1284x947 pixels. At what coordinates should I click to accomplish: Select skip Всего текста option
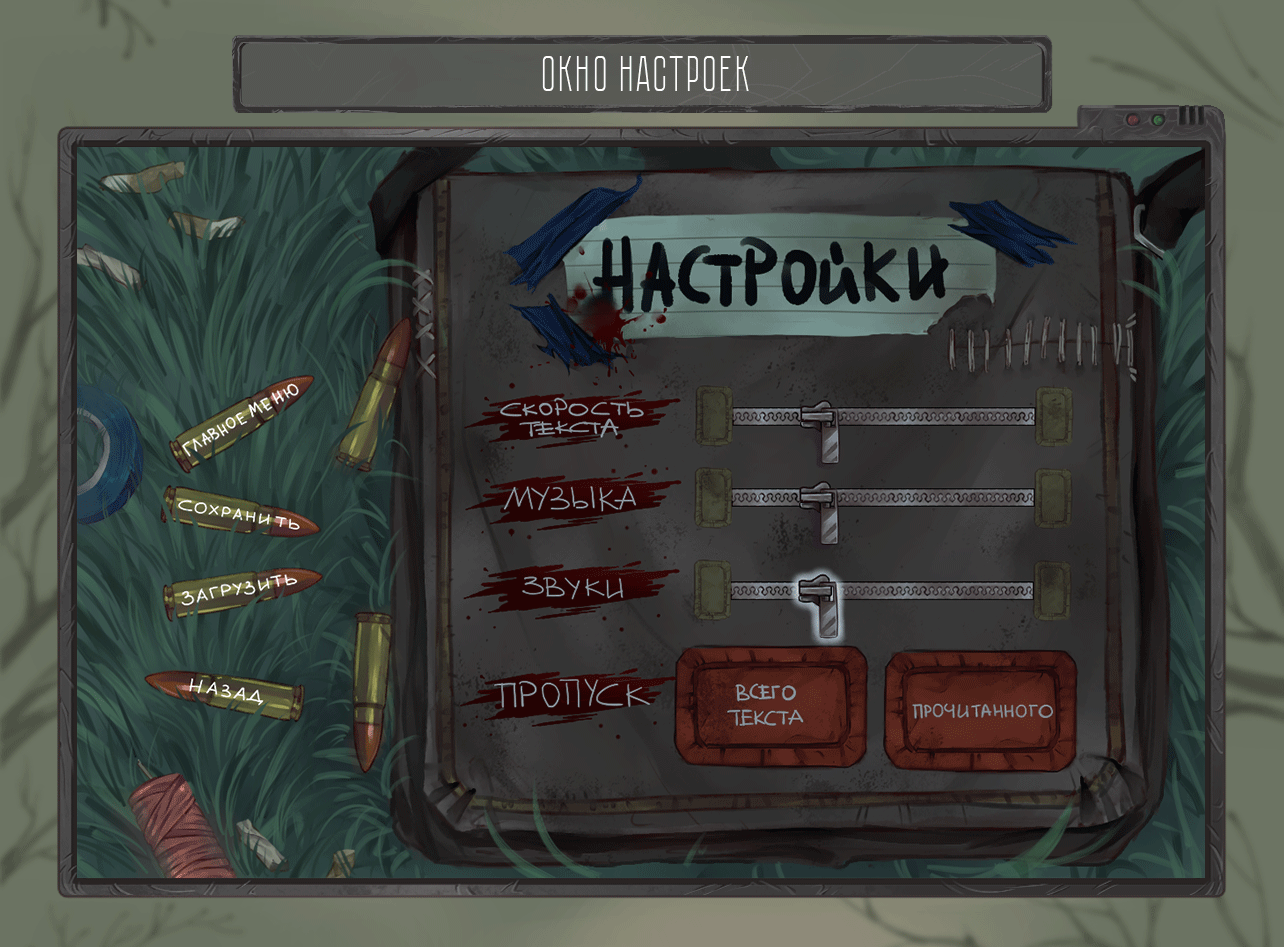[770, 707]
